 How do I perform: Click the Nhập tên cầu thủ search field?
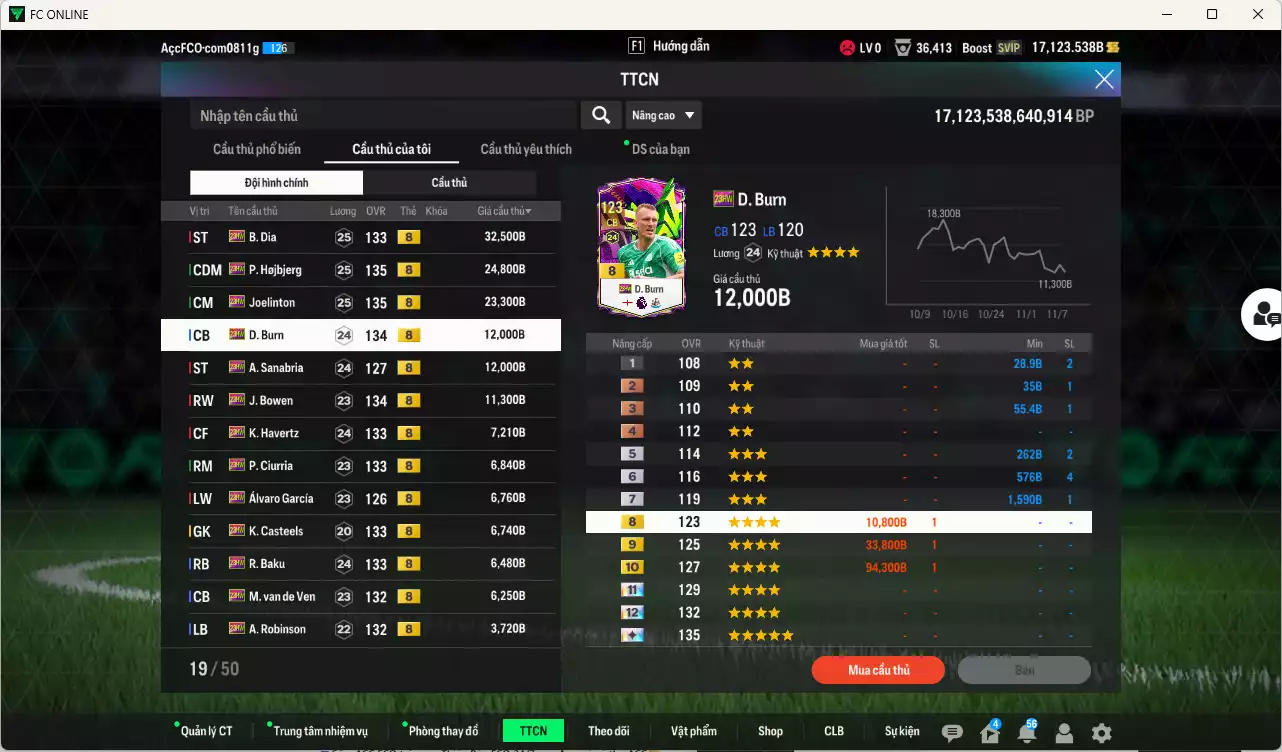(x=380, y=115)
